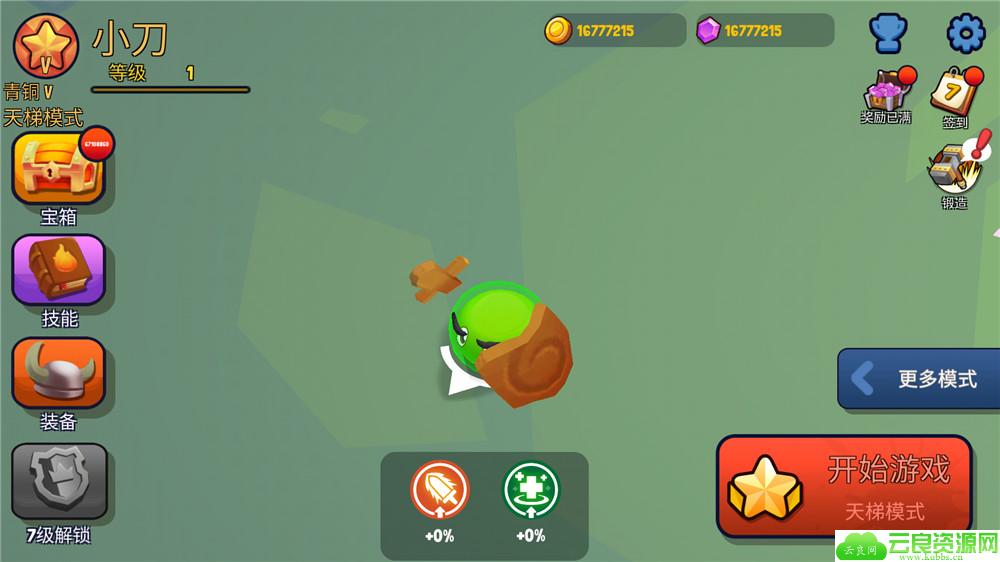This screenshot has width=1000, height=562.
Task: Open the gear settings icon
Action: 965,34
